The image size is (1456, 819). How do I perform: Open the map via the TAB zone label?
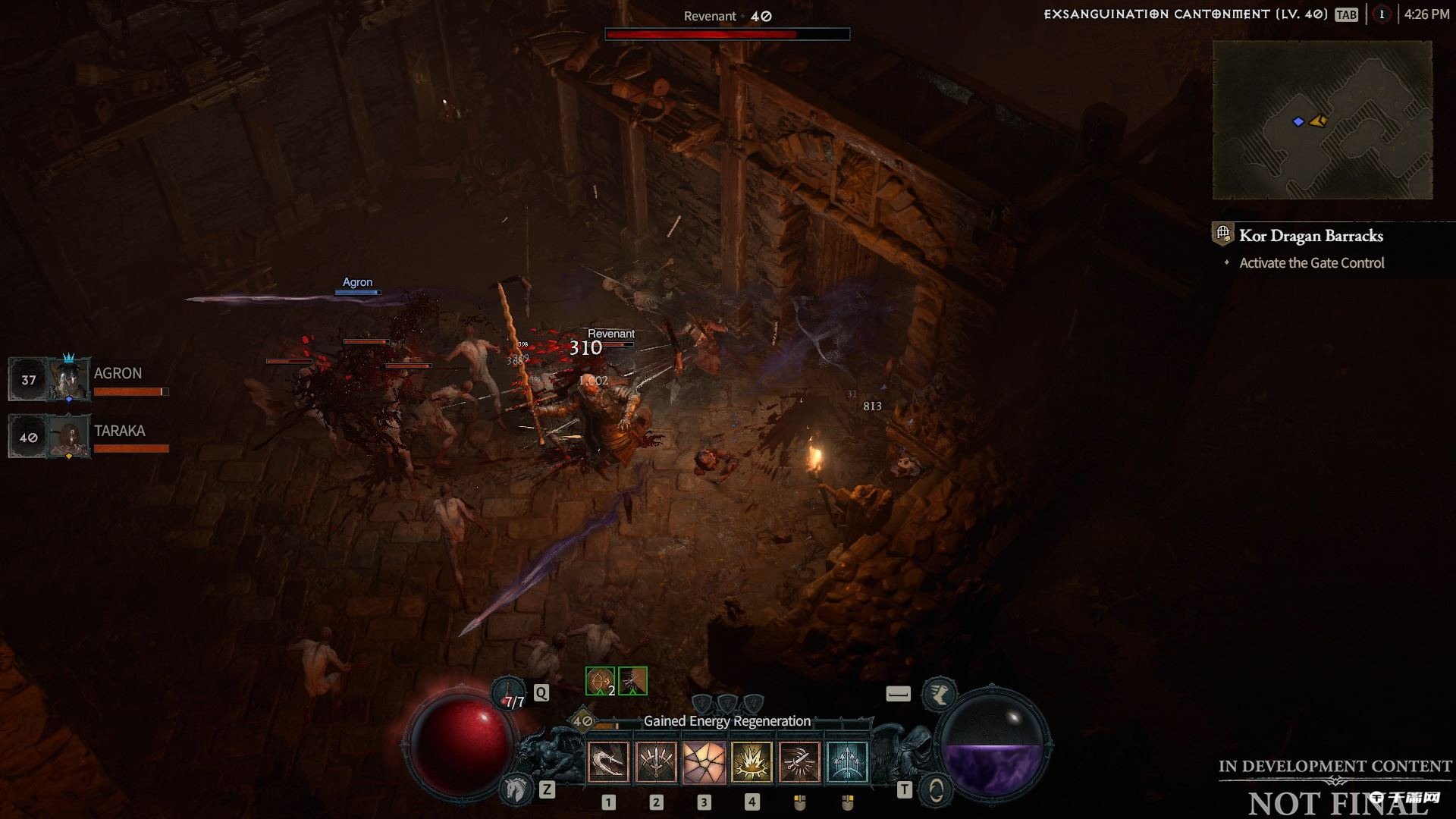pyautogui.click(x=1347, y=14)
